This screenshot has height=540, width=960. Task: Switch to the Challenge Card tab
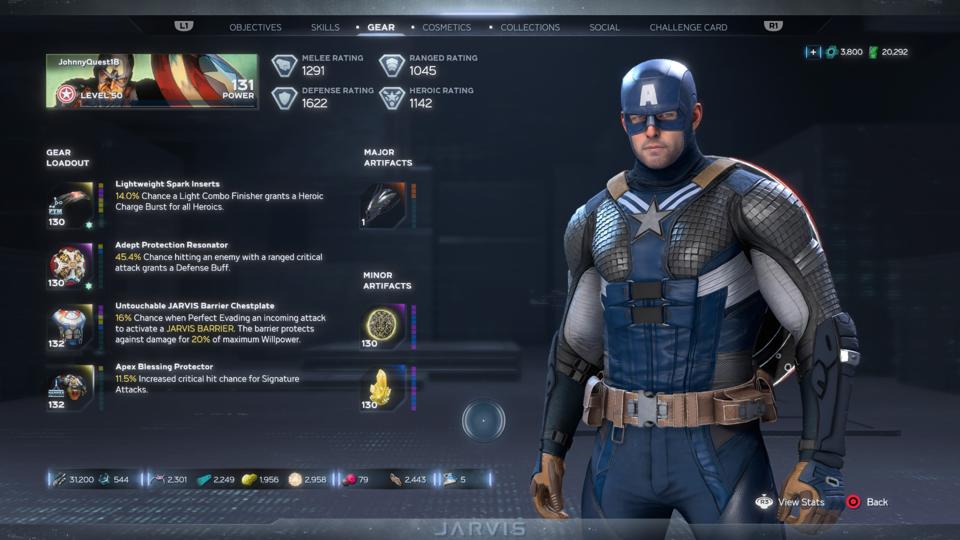pos(688,27)
